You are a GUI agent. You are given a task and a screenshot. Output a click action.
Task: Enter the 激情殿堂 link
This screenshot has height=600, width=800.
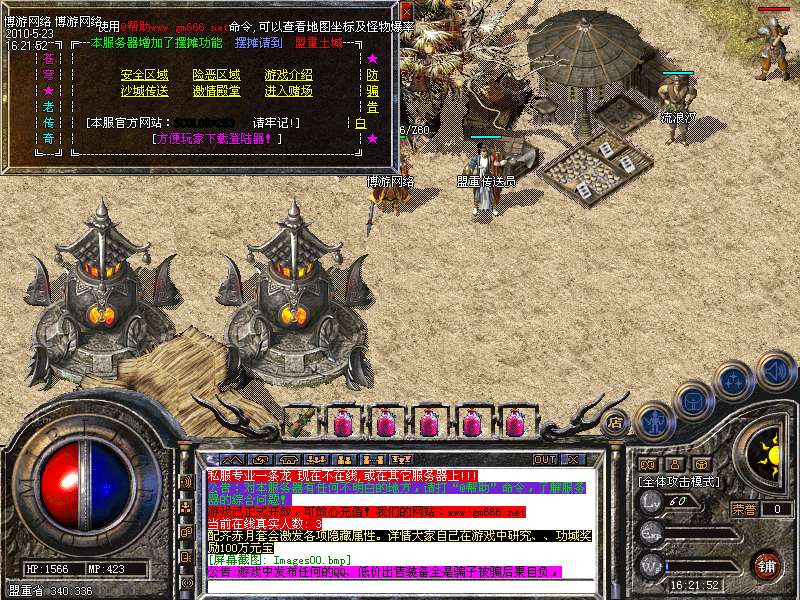[217, 91]
